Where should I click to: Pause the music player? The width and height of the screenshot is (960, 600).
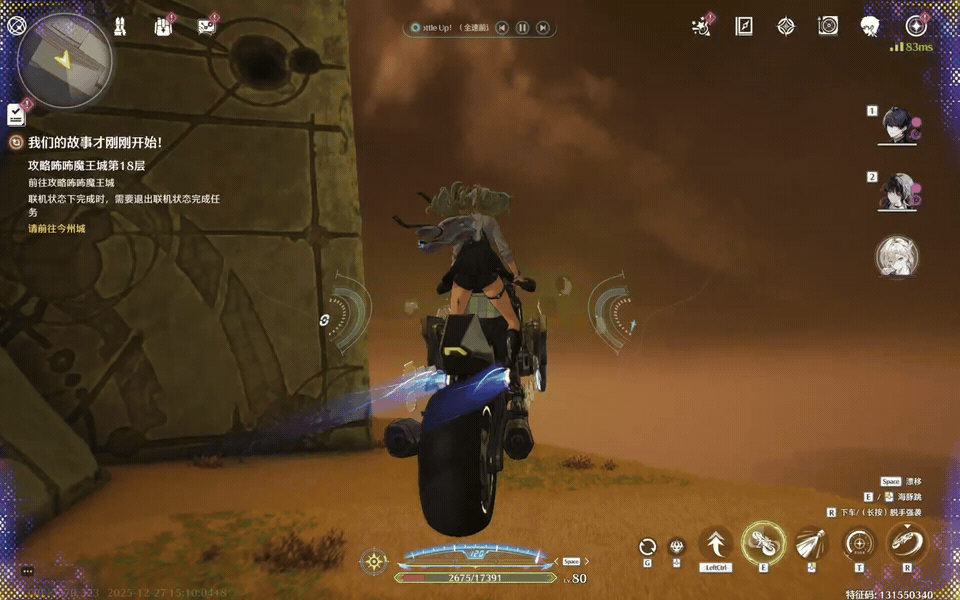(522, 28)
